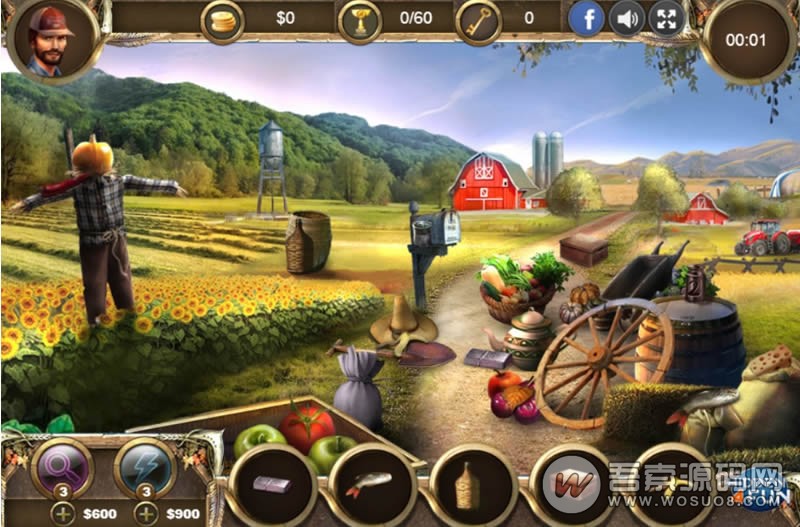Click the farmer portrait avatar

point(51,40)
